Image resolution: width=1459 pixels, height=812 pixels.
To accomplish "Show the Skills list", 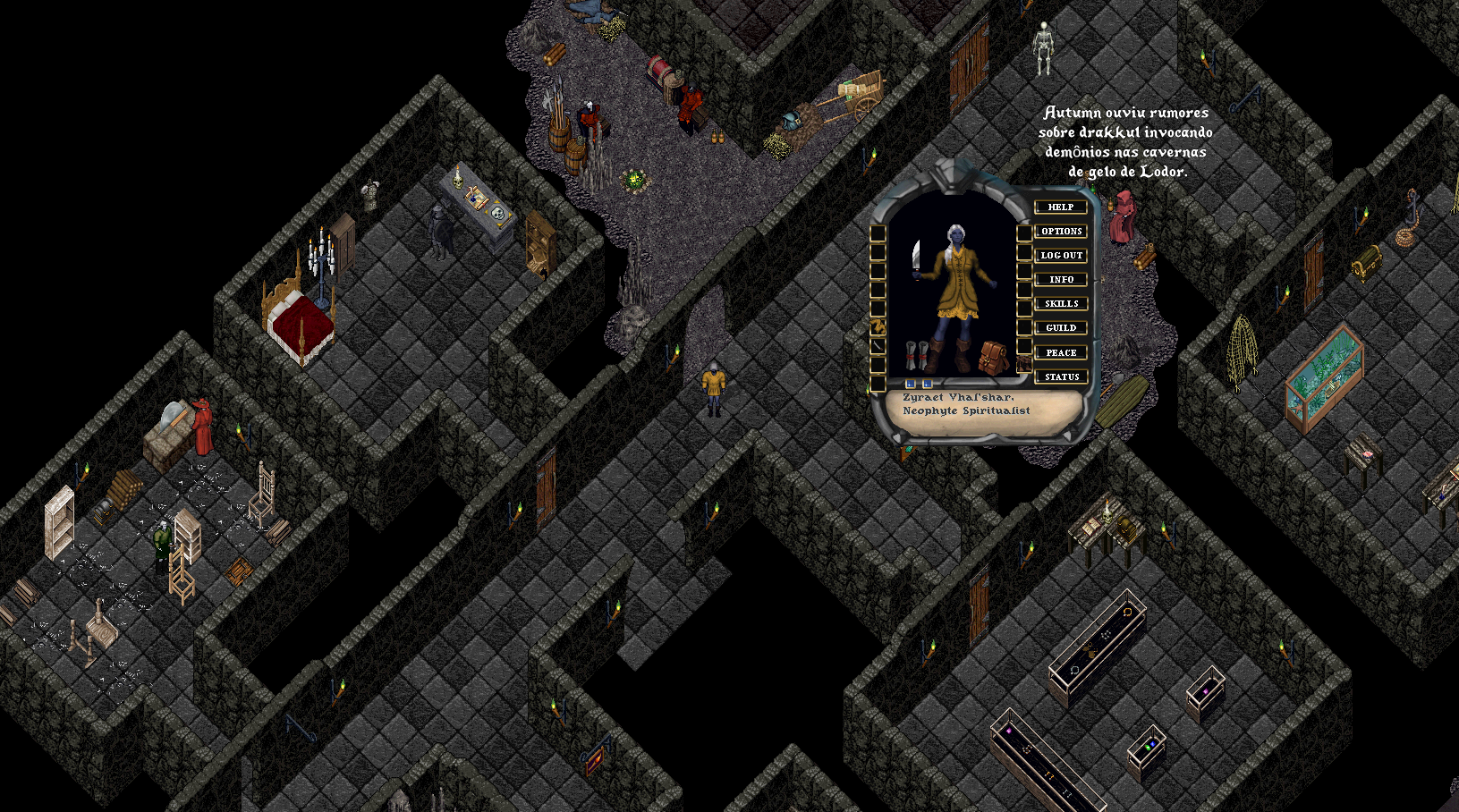I will pos(1061,304).
